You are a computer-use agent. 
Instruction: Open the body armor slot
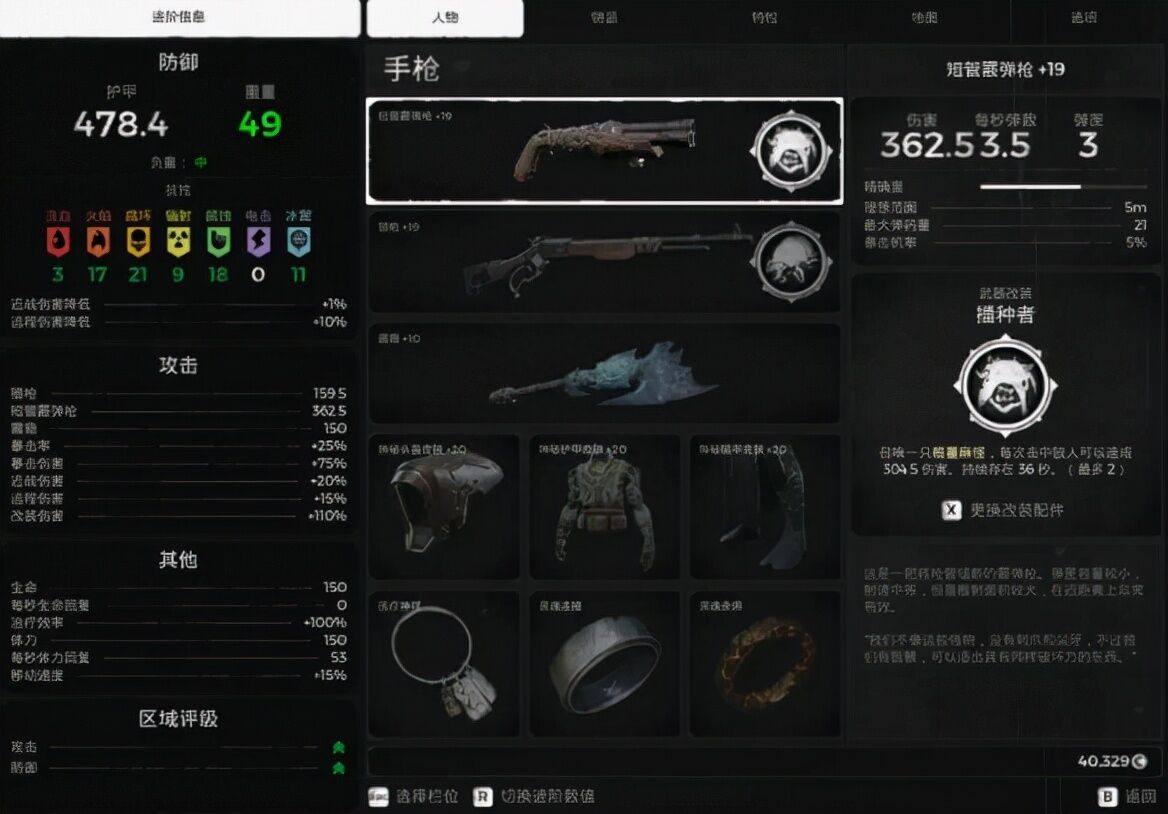[604, 506]
